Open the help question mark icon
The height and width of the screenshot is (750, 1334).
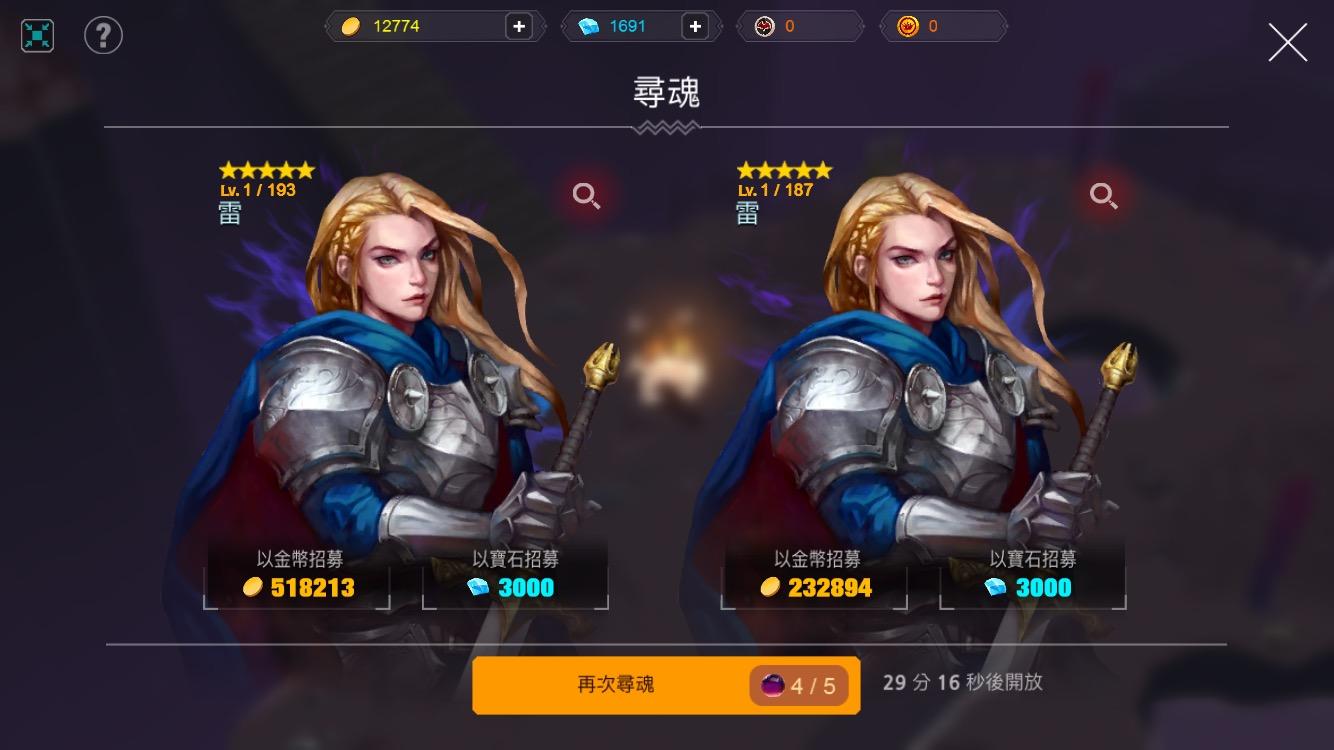pos(103,34)
